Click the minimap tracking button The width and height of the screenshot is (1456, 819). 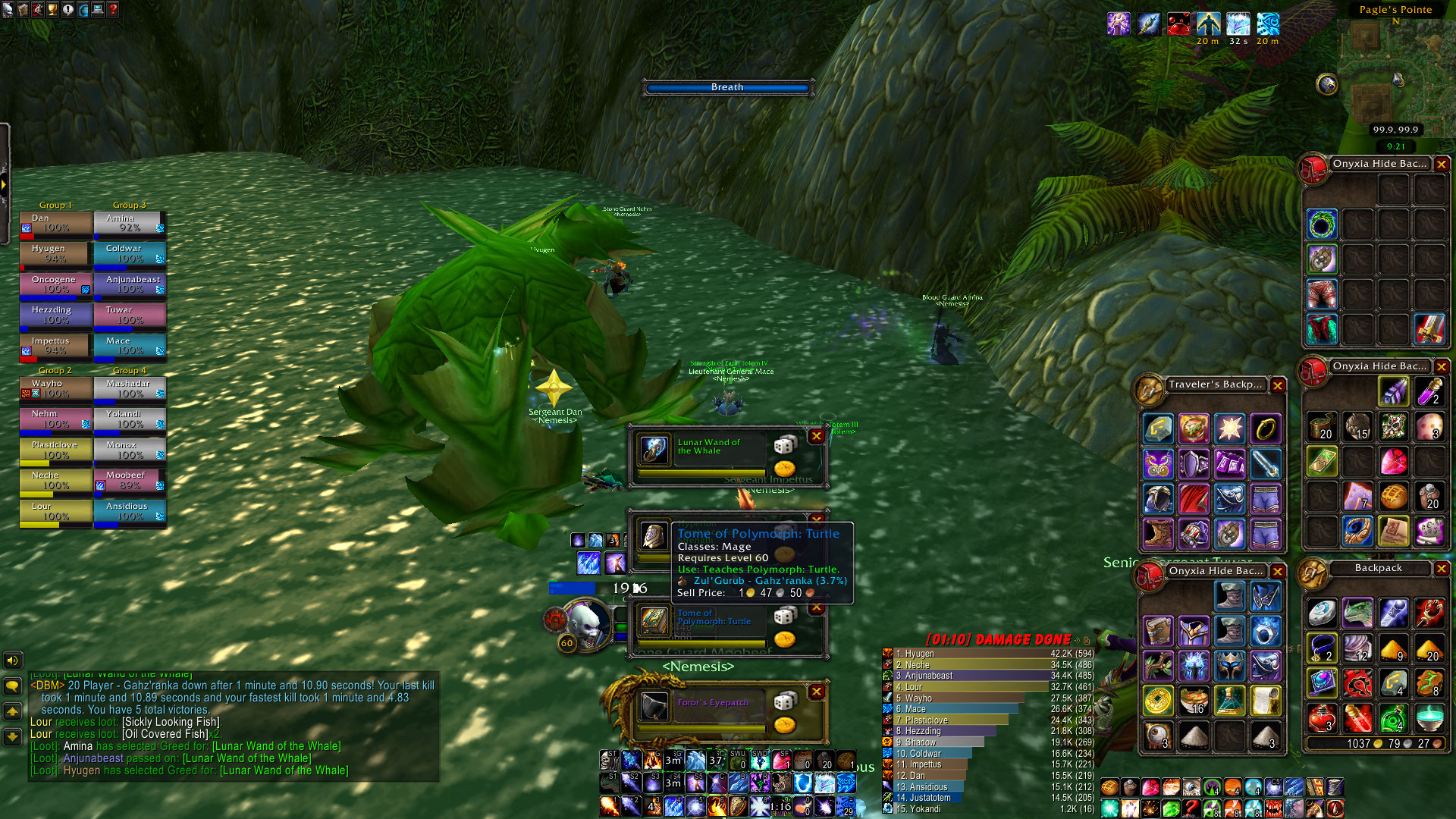1327,84
